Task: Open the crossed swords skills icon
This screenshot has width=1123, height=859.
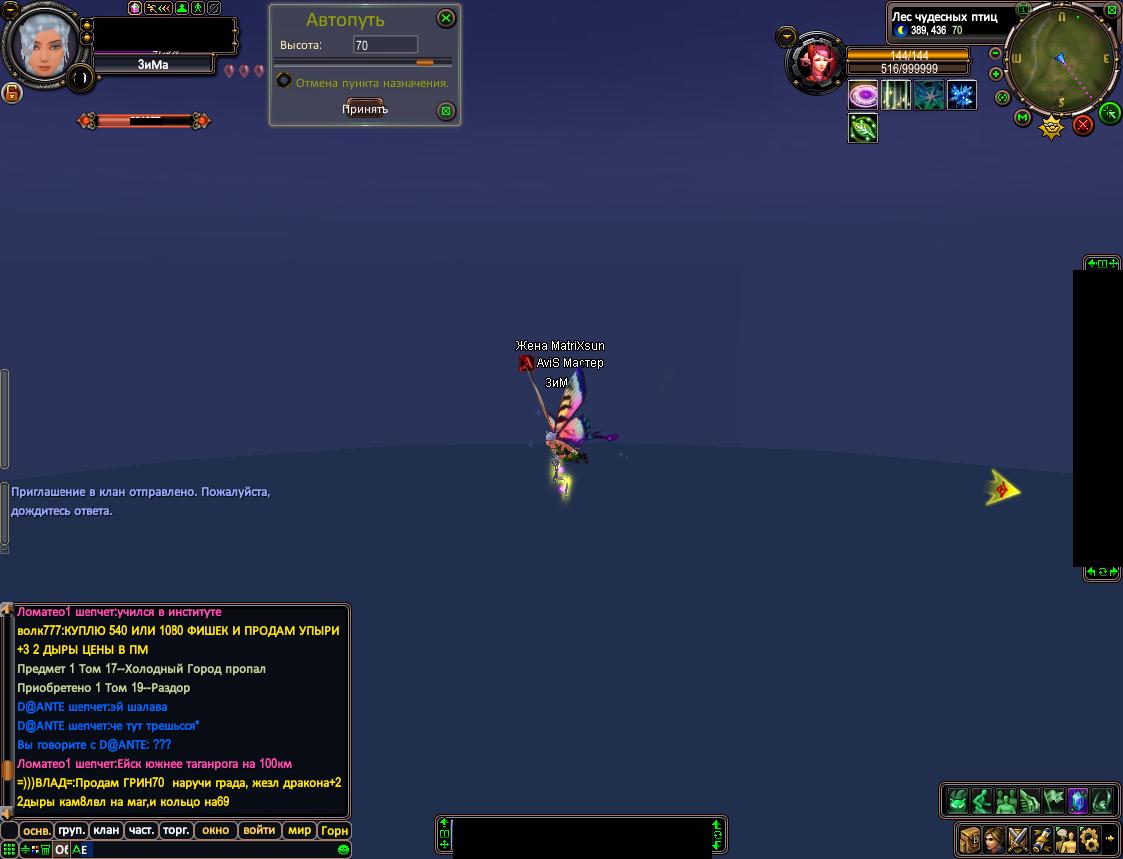Action: coord(1018,838)
